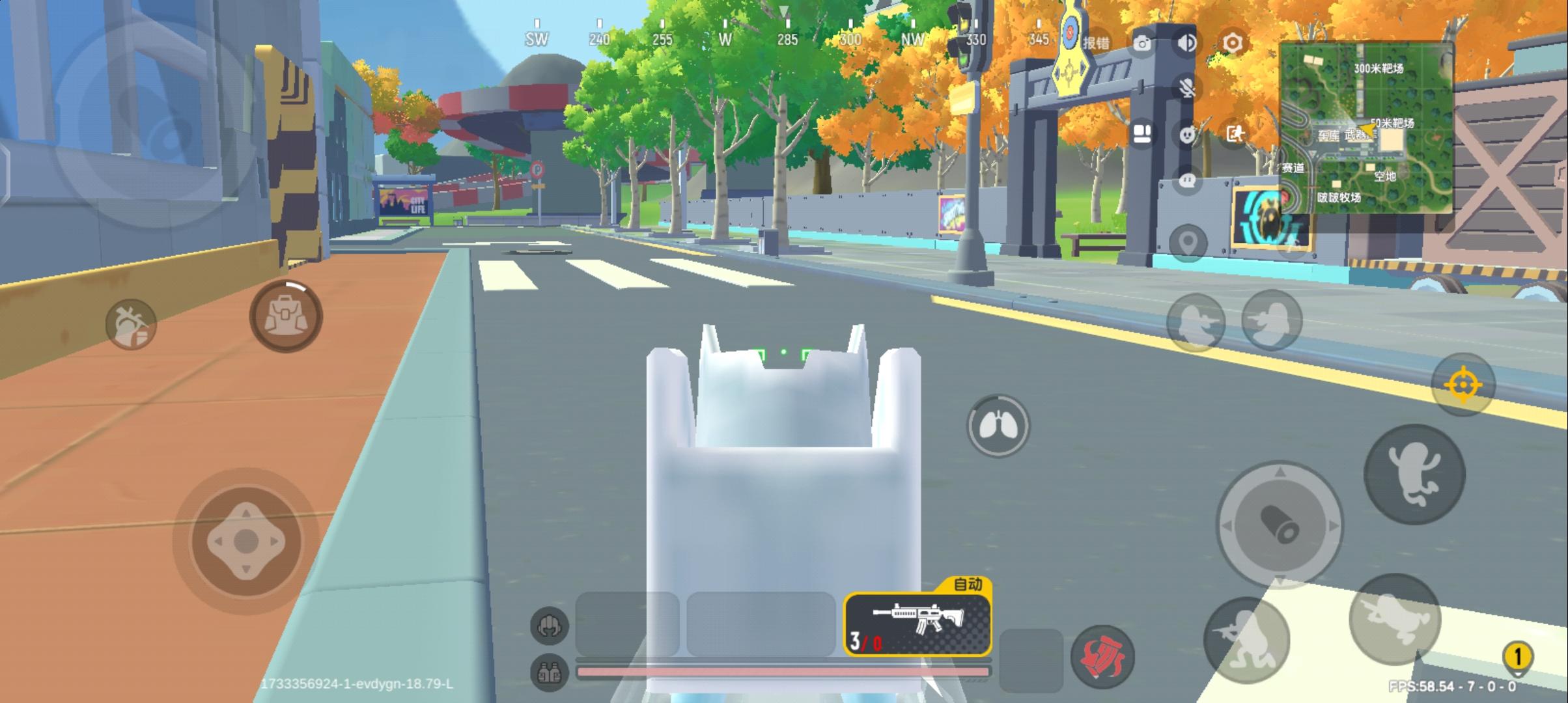Tap the screenshot camera icon
This screenshot has height=703, width=1568.
1141,44
